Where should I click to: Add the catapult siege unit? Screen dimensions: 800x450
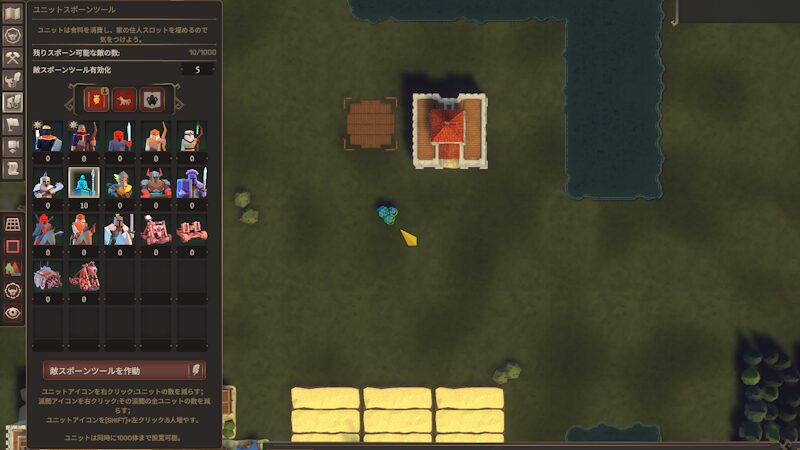(155, 229)
